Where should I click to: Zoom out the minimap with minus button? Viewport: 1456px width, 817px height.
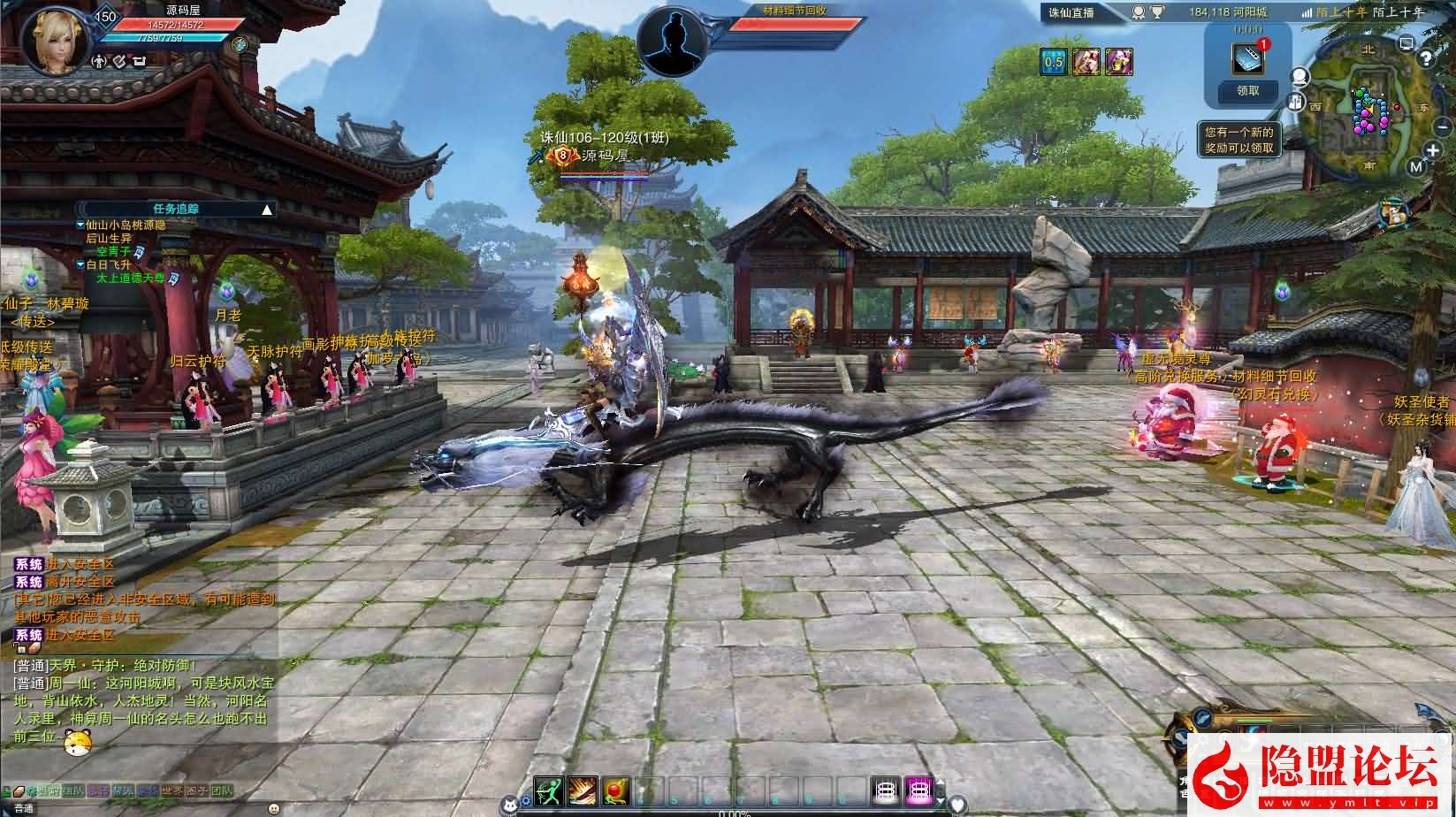[x=1442, y=128]
